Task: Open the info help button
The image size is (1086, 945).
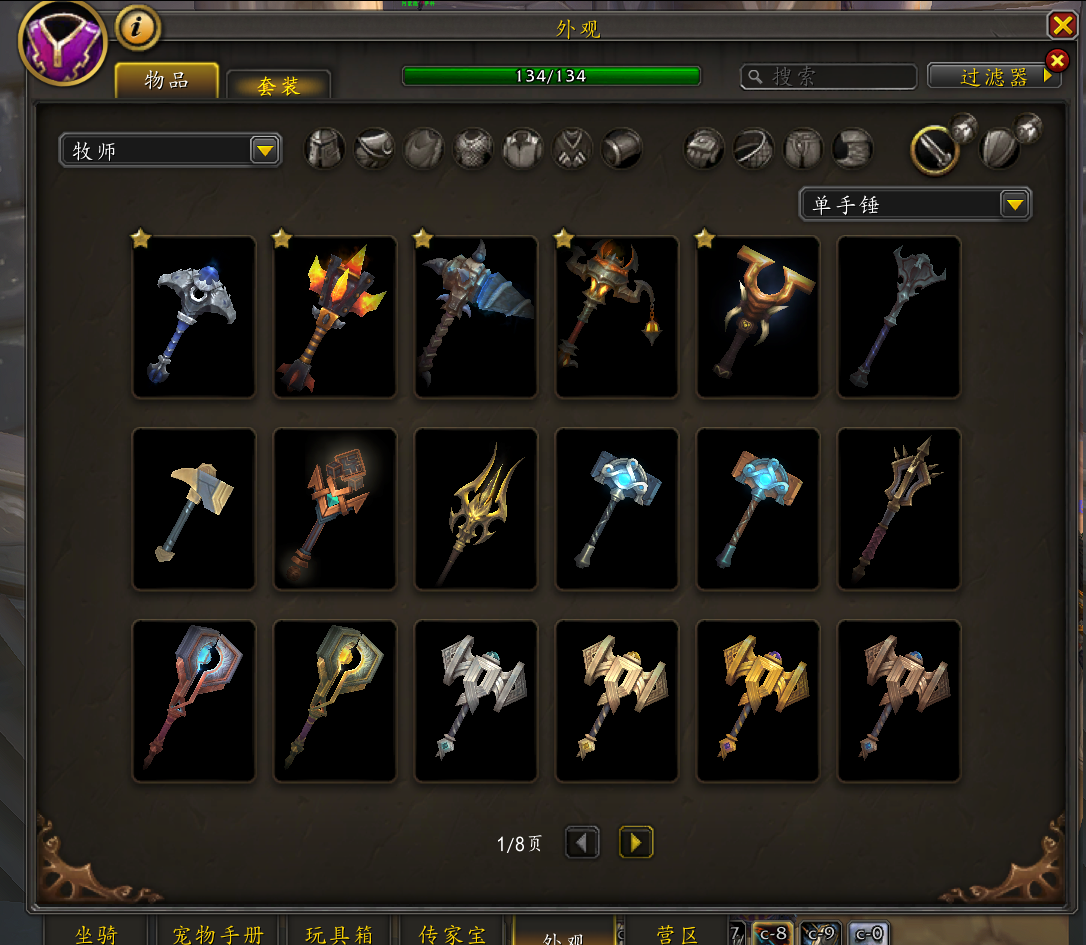Action: tap(138, 28)
